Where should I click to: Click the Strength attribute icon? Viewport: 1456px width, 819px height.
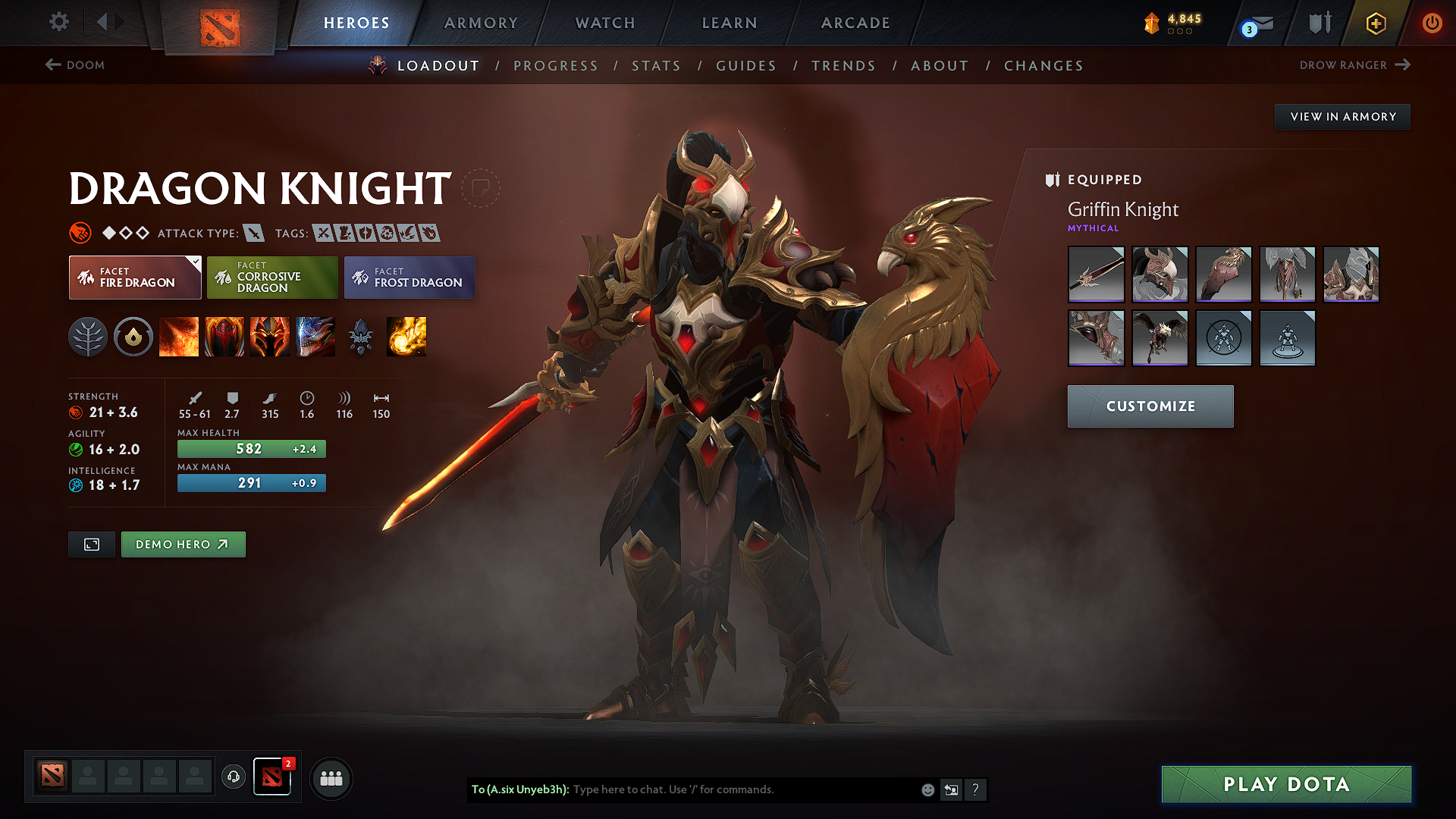click(x=74, y=413)
